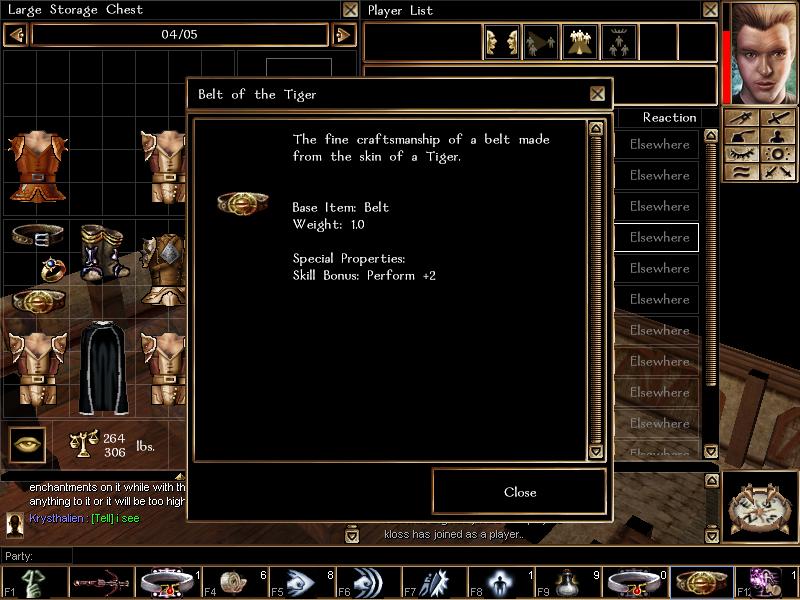Activate the F1 quickbar slot
Image resolution: width=800 pixels, height=600 pixels.
tap(34, 581)
